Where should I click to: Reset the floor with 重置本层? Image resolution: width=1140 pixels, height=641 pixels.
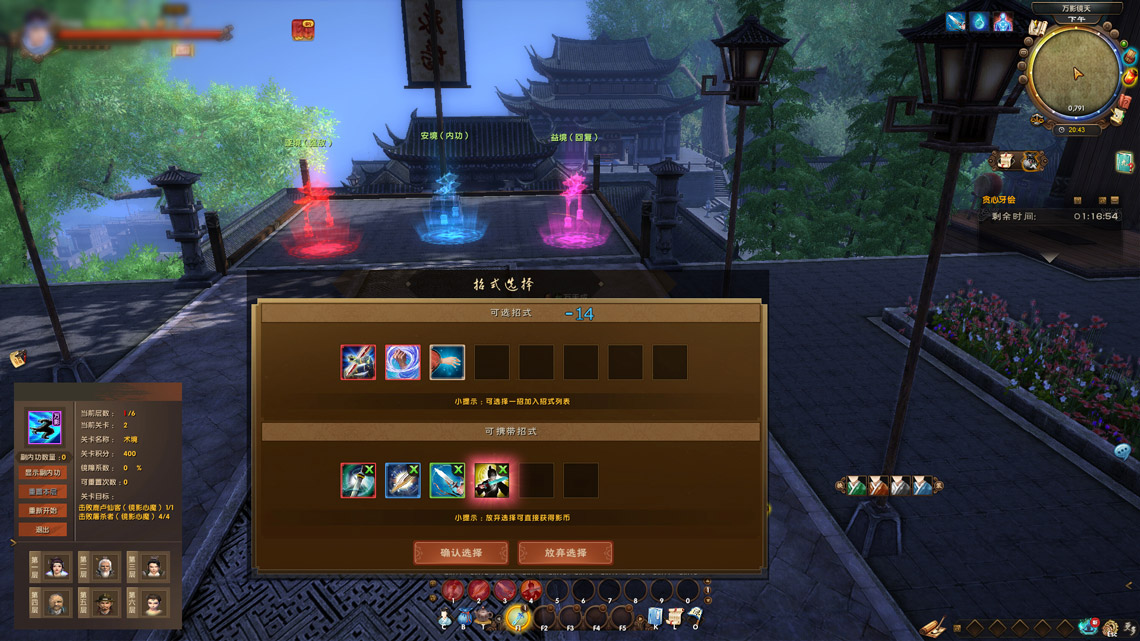tap(42, 492)
